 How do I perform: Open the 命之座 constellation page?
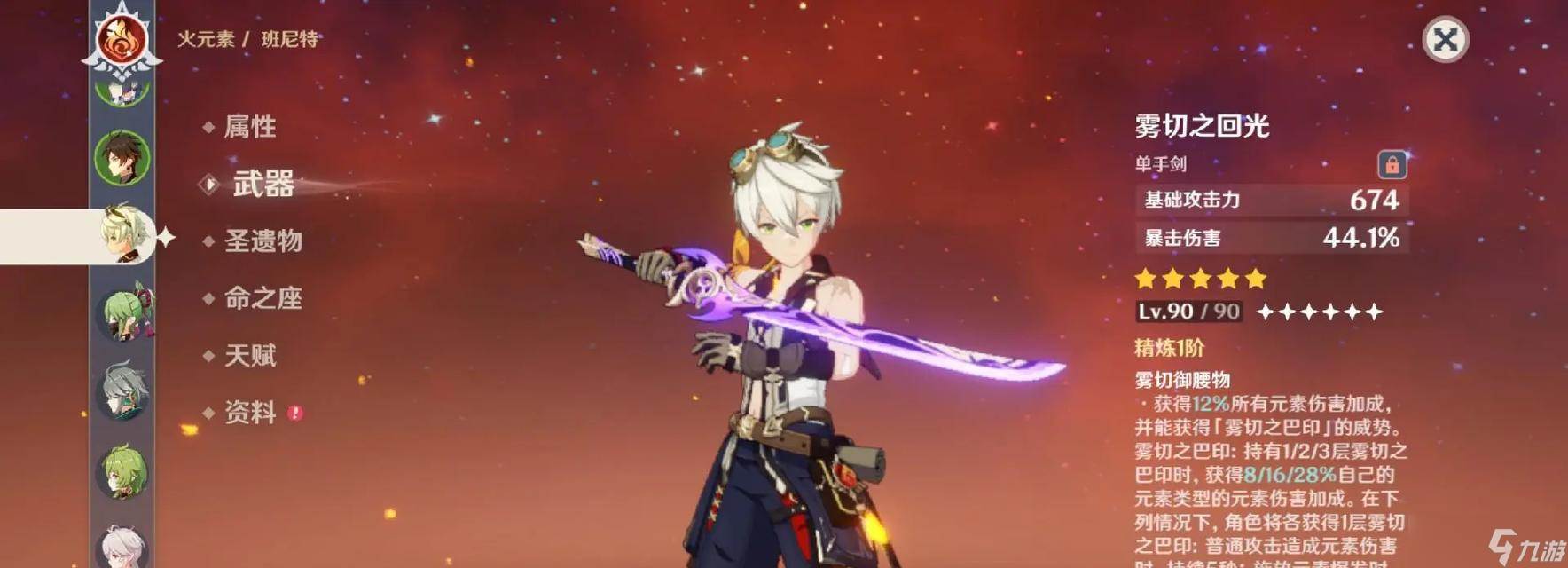pyautogui.click(x=263, y=298)
